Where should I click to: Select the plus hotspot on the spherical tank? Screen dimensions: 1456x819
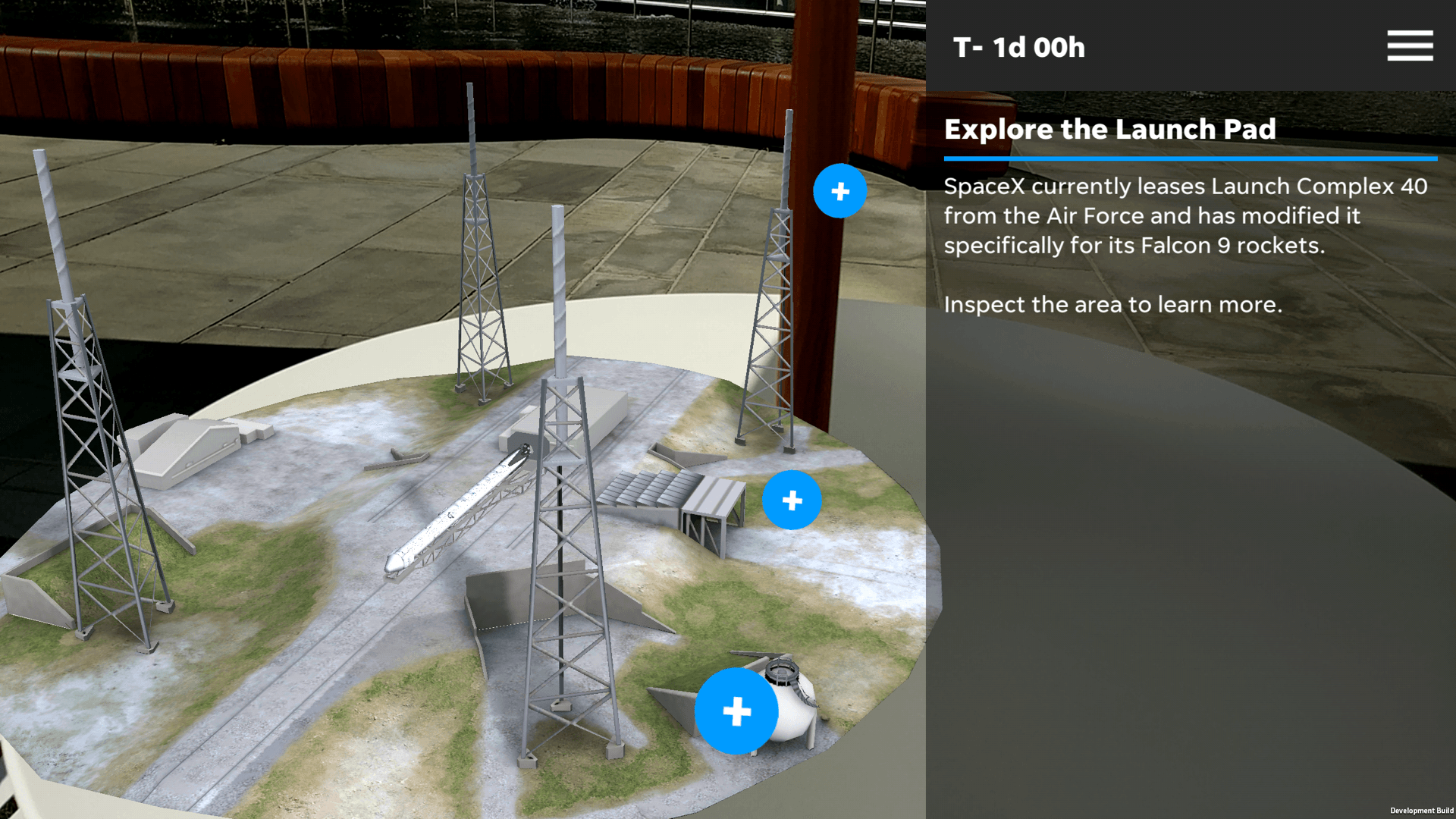pos(736,711)
